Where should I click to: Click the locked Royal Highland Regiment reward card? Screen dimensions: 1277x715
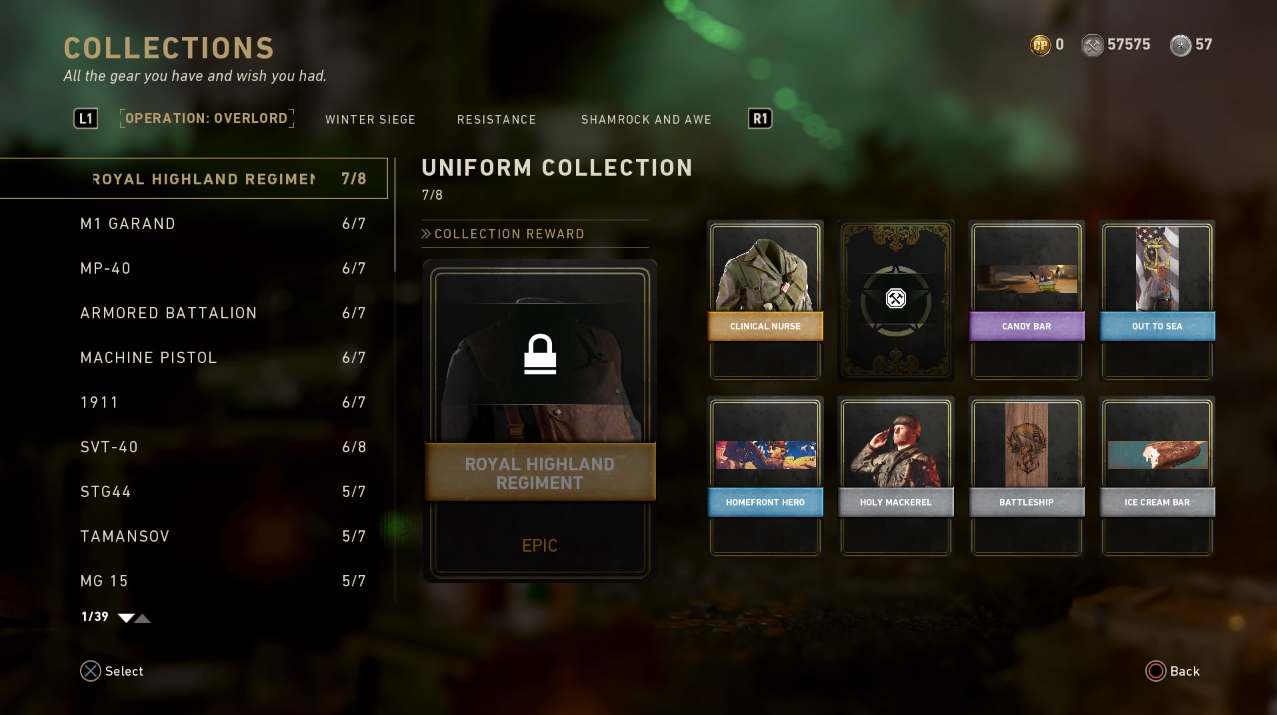[x=540, y=420]
